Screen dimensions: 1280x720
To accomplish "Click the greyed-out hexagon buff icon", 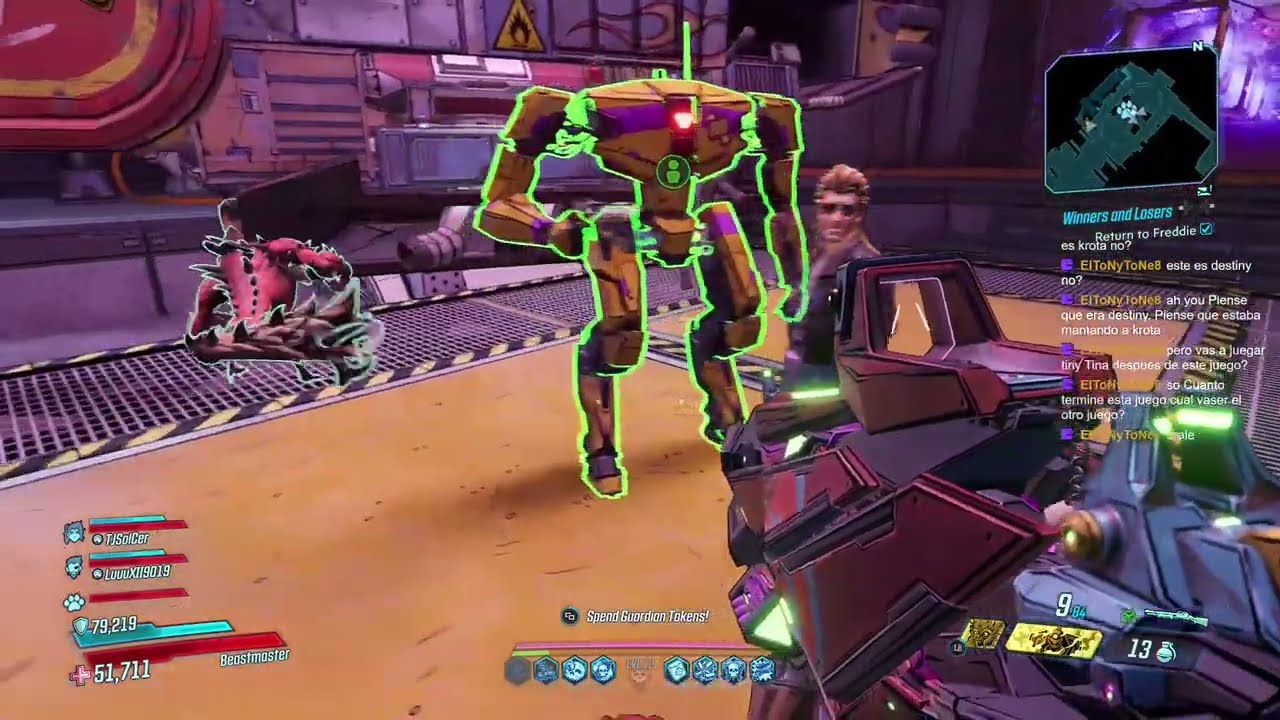I will [x=517, y=670].
